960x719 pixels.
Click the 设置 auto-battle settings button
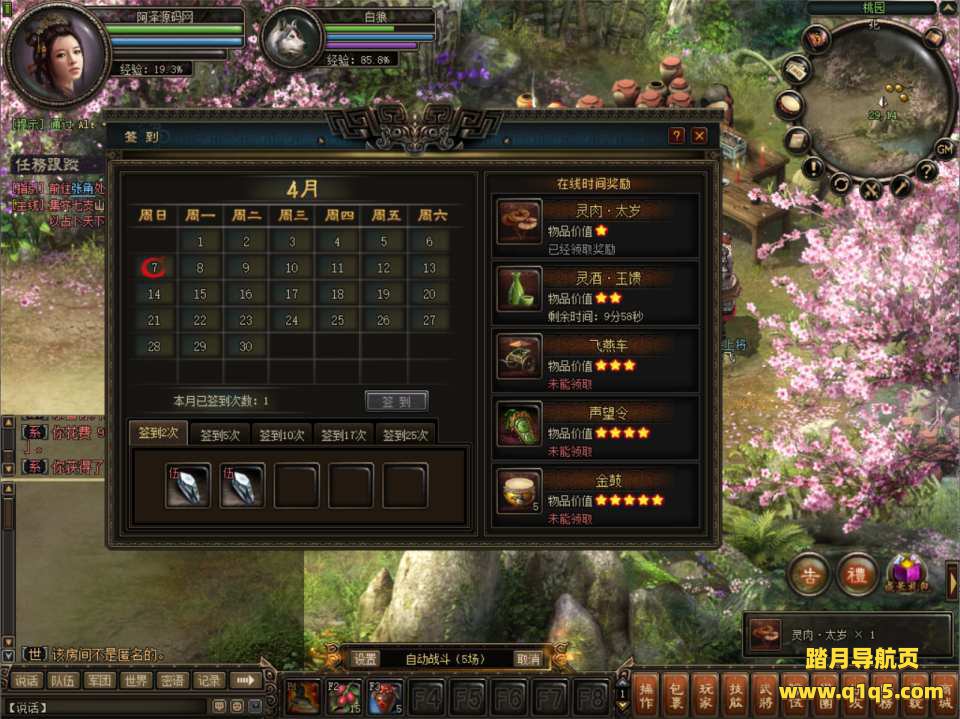click(x=365, y=659)
